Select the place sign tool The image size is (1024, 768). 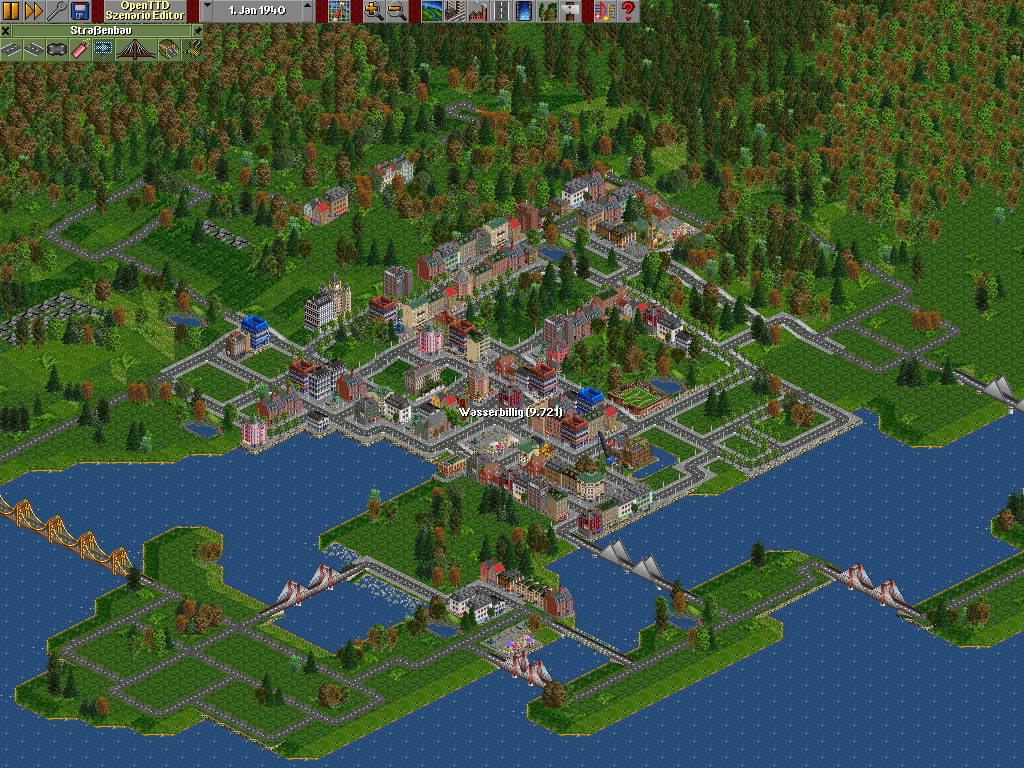point(570,11)
